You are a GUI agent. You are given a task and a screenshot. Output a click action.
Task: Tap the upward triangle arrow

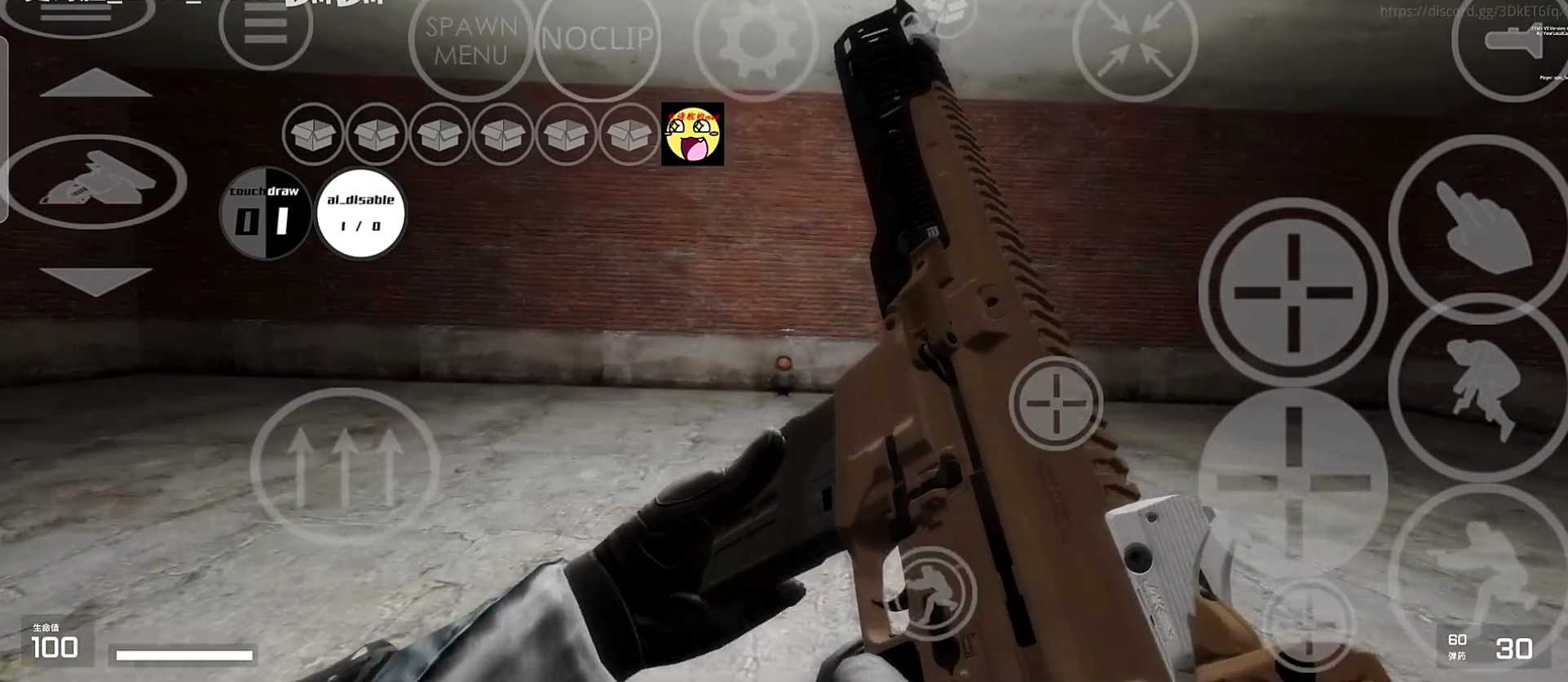(95, 83)
